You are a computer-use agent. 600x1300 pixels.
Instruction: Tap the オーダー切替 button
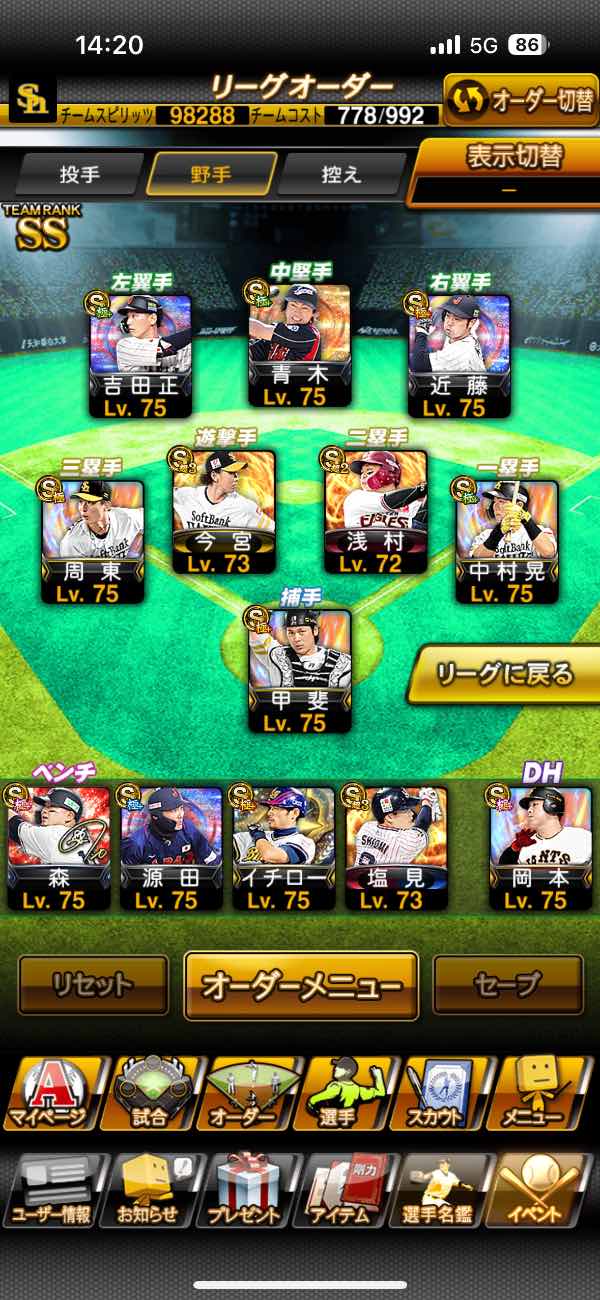click(520, 102)
